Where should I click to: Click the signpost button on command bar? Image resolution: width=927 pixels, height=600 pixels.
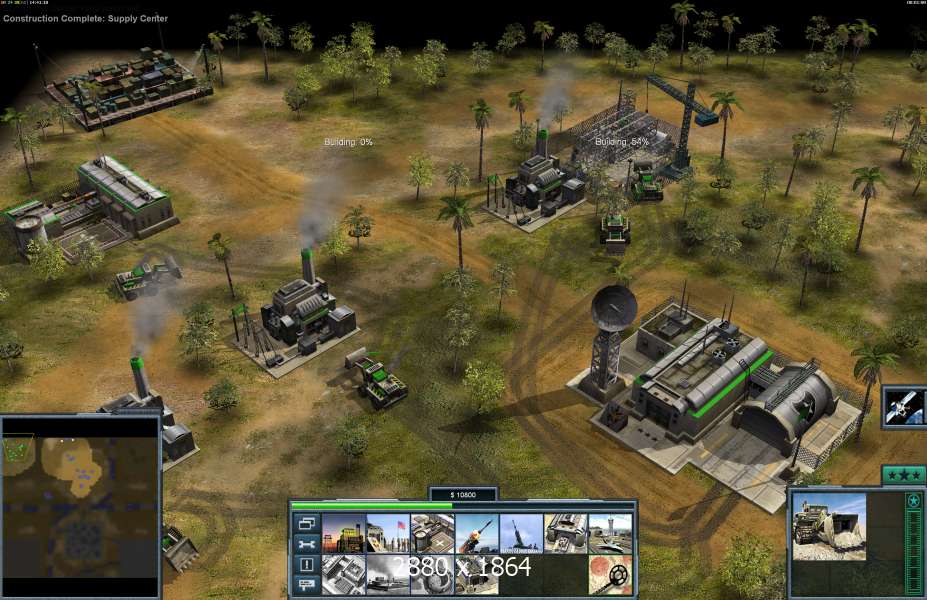click(x=306, y=584)
